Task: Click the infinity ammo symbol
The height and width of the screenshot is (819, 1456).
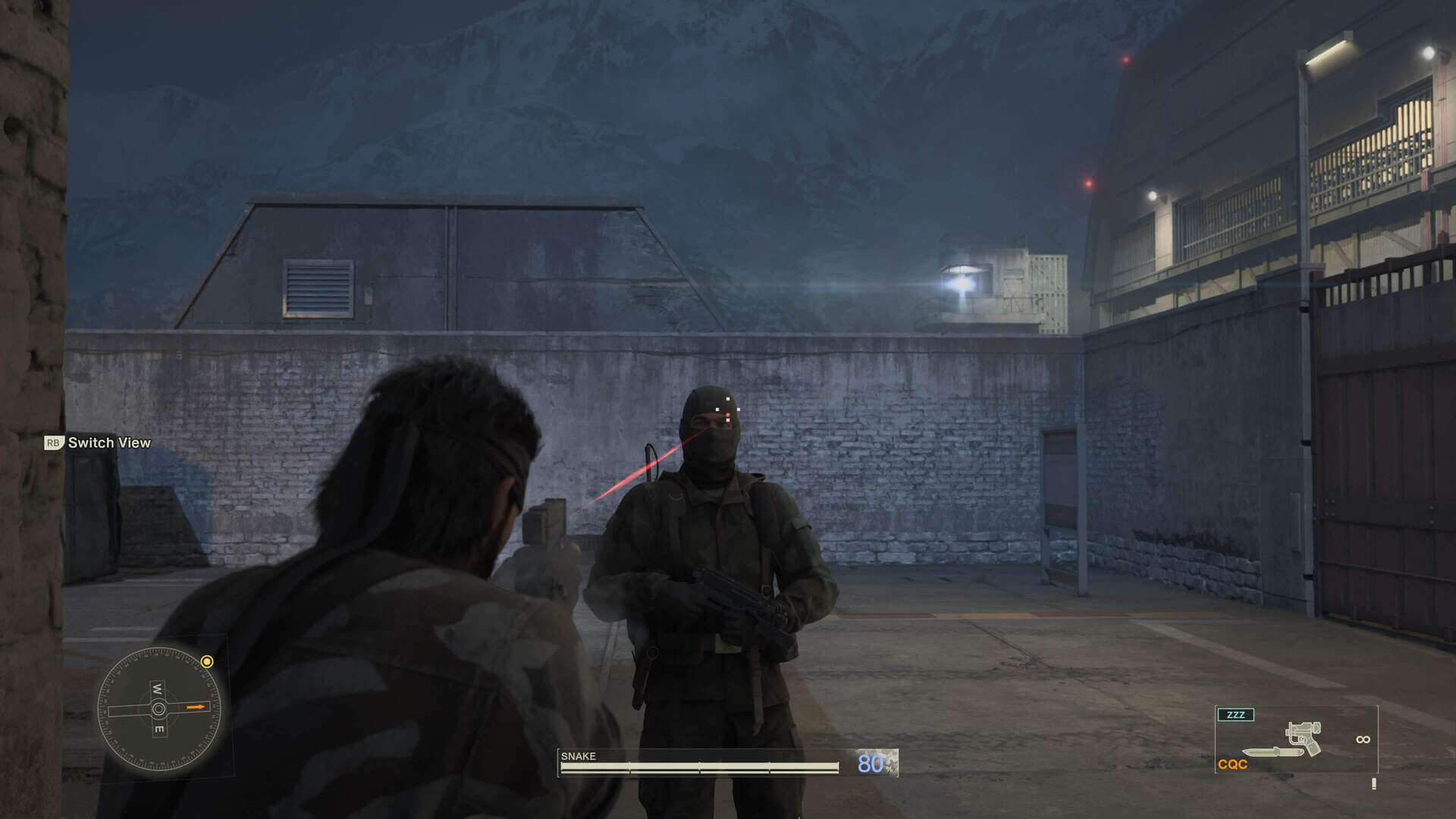Action: tap(1363, 739)
